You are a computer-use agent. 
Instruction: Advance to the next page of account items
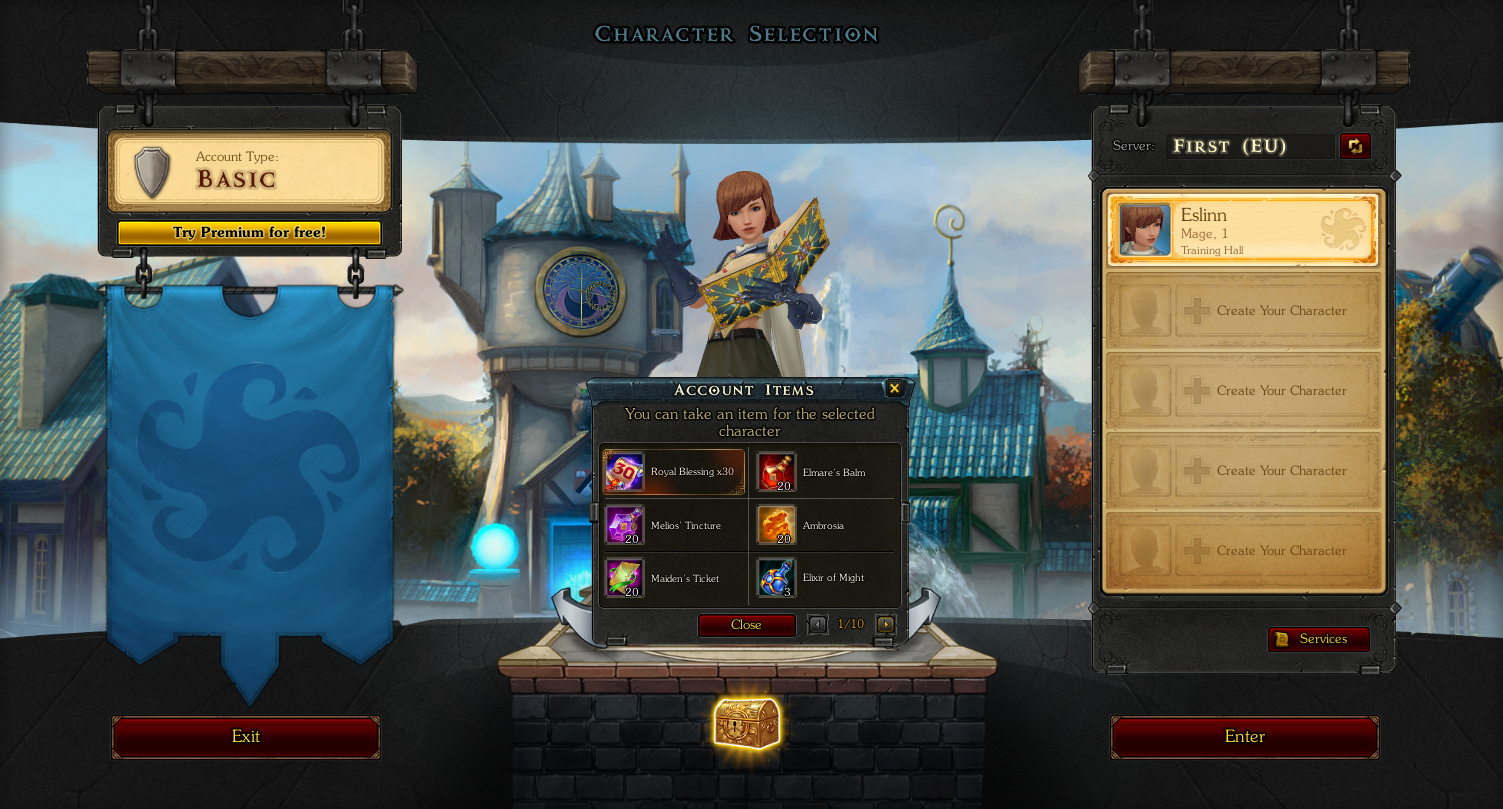[884, 623]
